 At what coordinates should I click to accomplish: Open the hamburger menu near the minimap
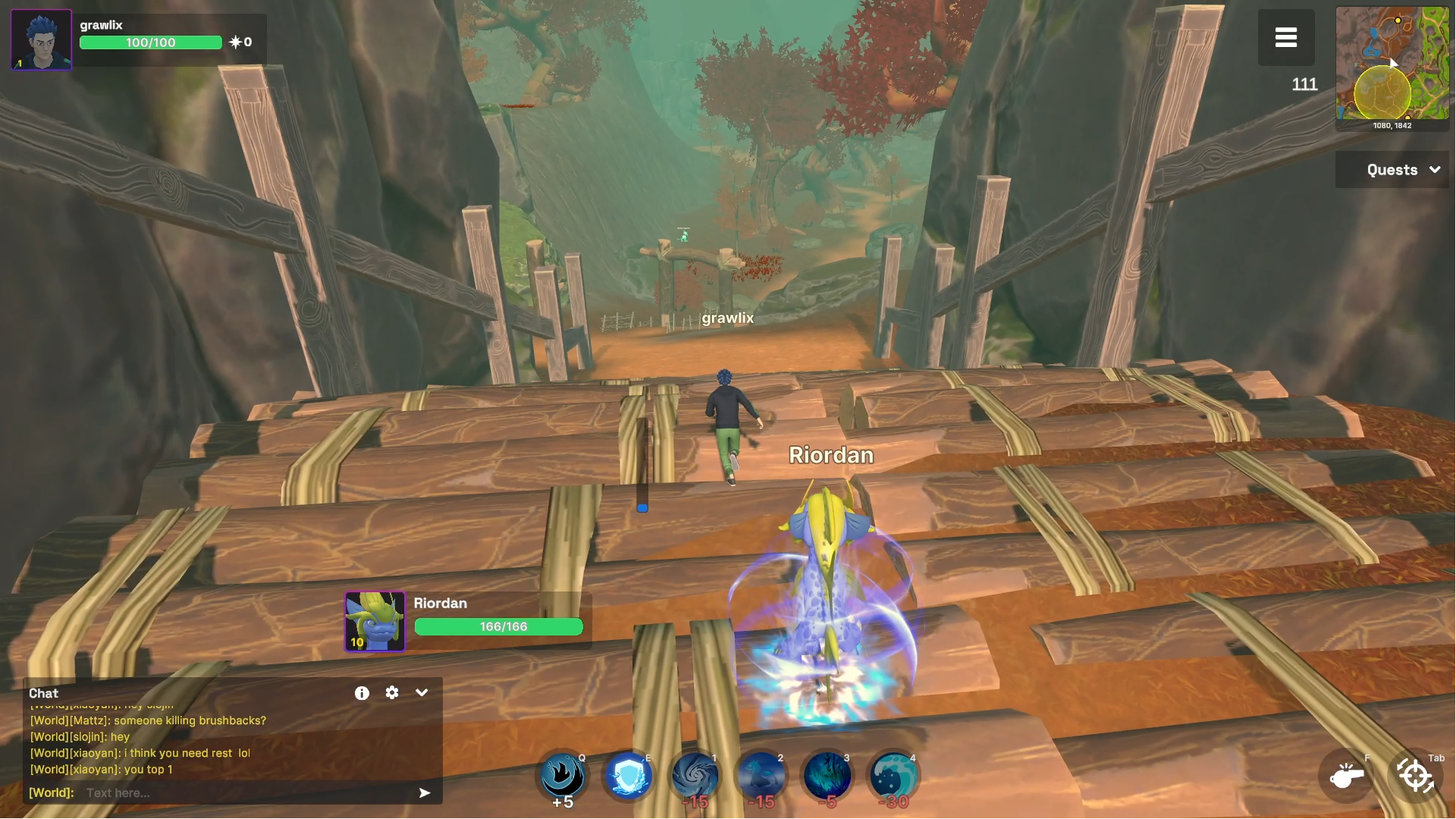pos(1286,37)
